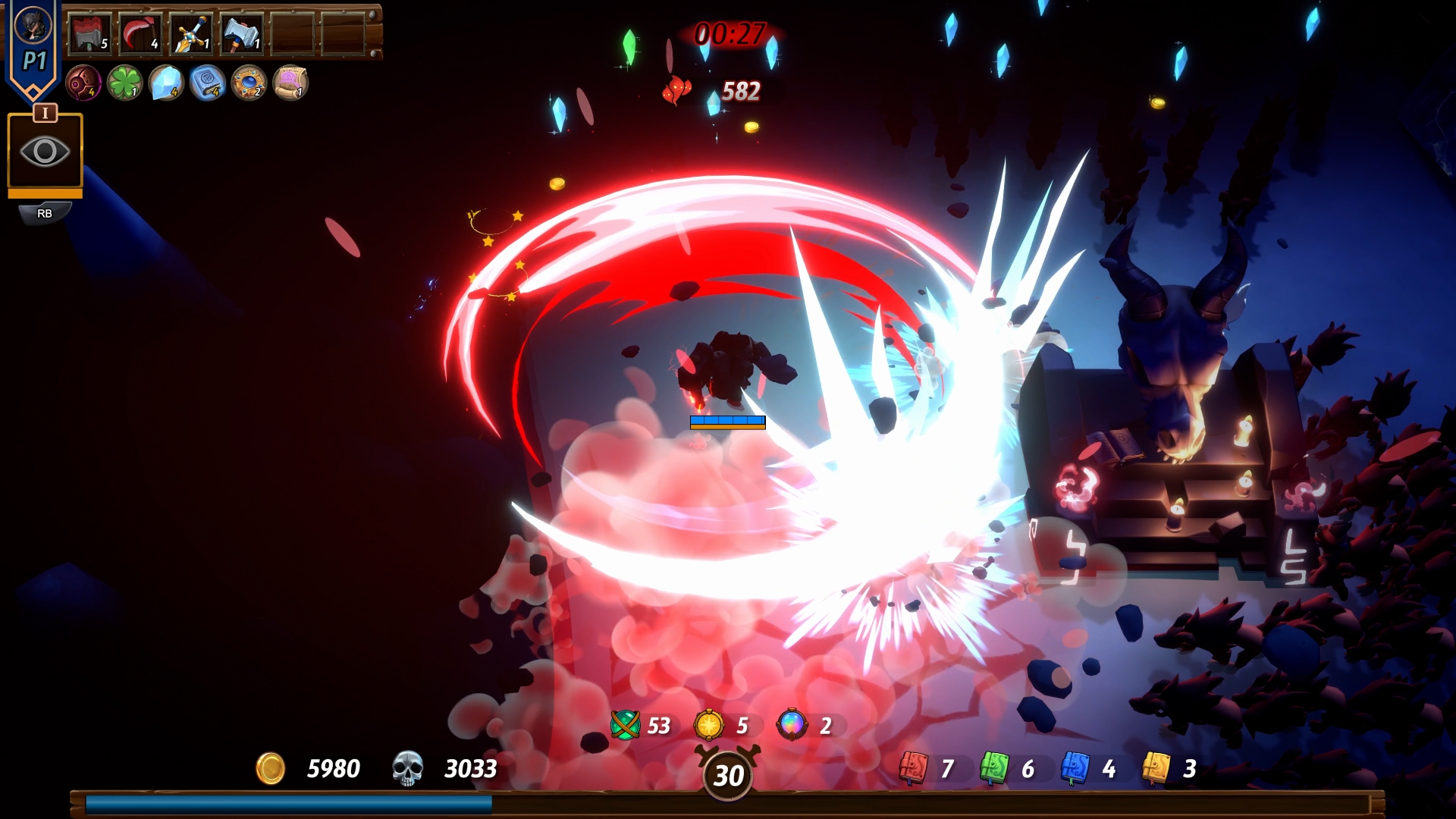Click the red tome counter icon
Image resolution: width=1456 pixels, height=819 pixels.
(x=914, y=768)
